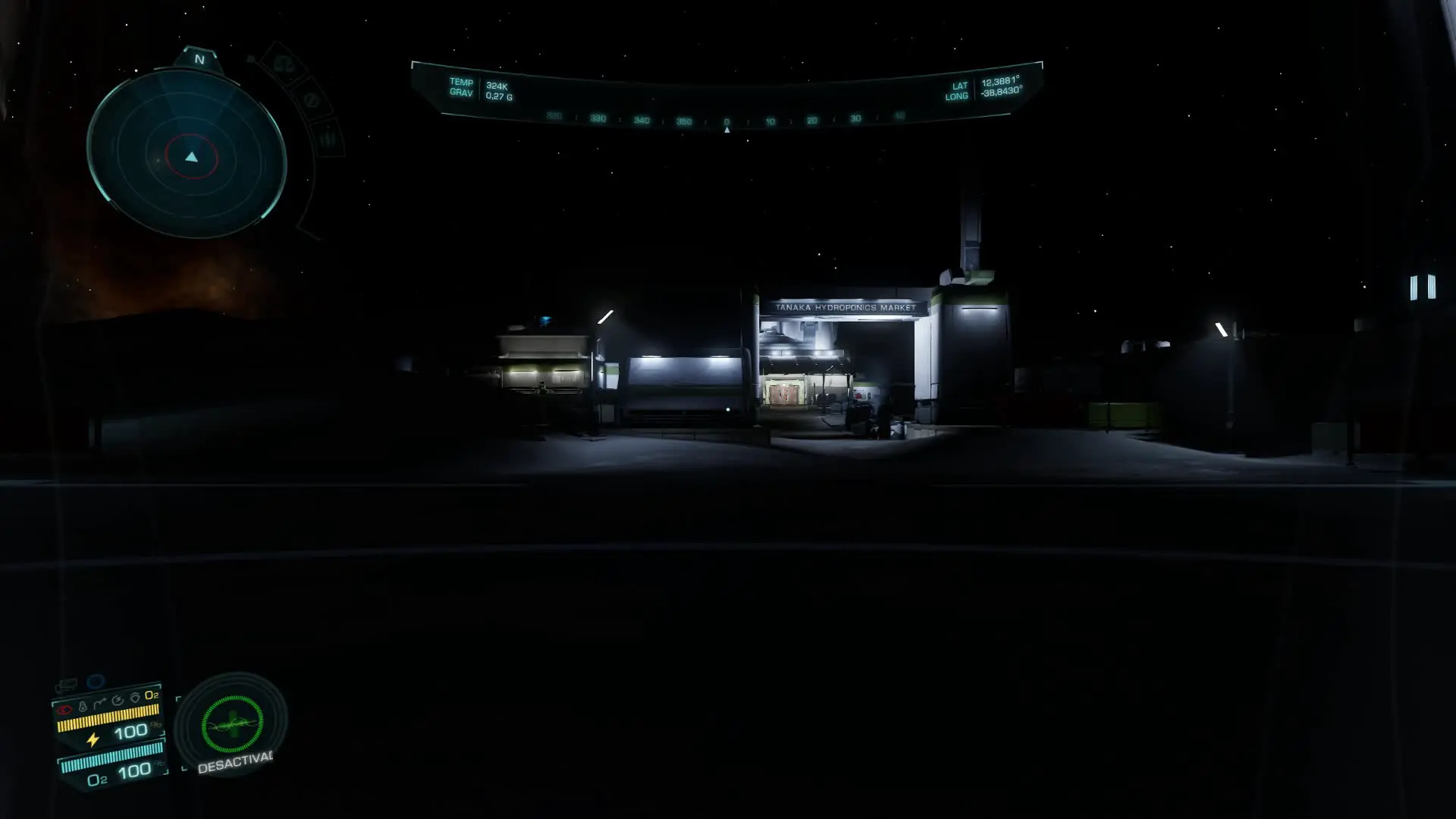Screen dimensions: 1456x819
Task: Click the prohibition symbol icon beside the radar
Action: point(311,100)
